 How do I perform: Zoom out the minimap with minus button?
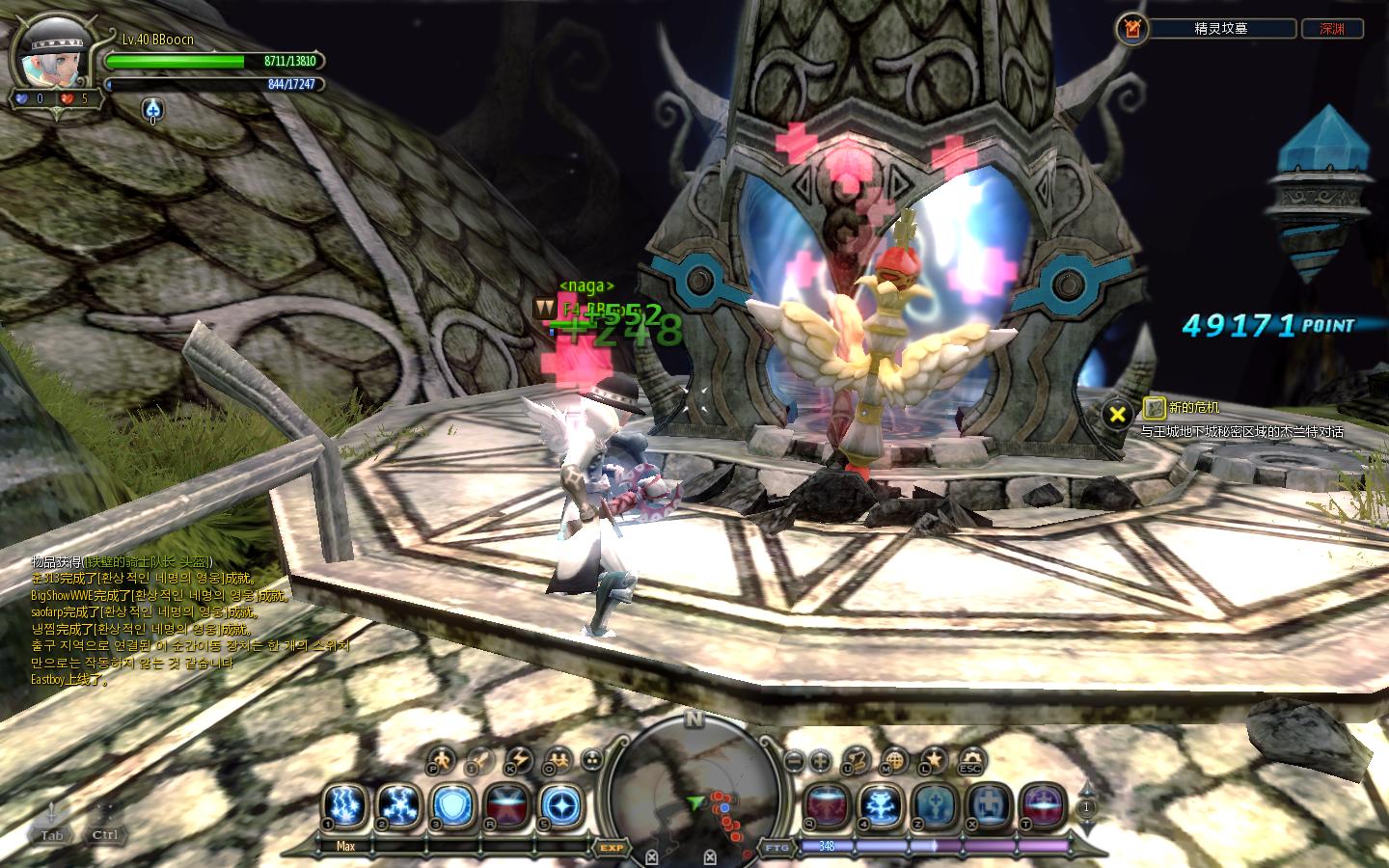(x=793, y=761)
